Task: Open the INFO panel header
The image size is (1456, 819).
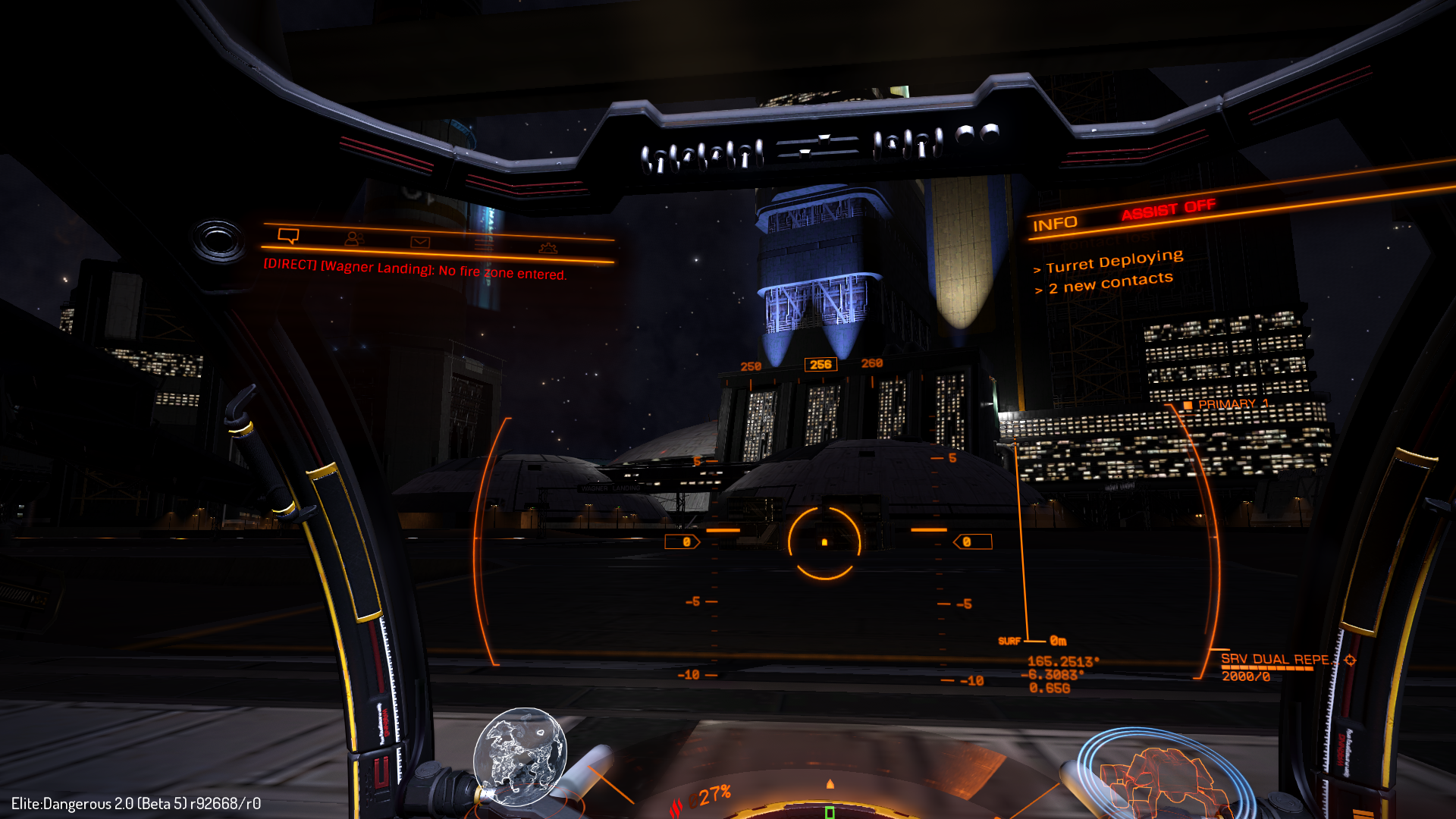Action: [x=1054, y=224]
